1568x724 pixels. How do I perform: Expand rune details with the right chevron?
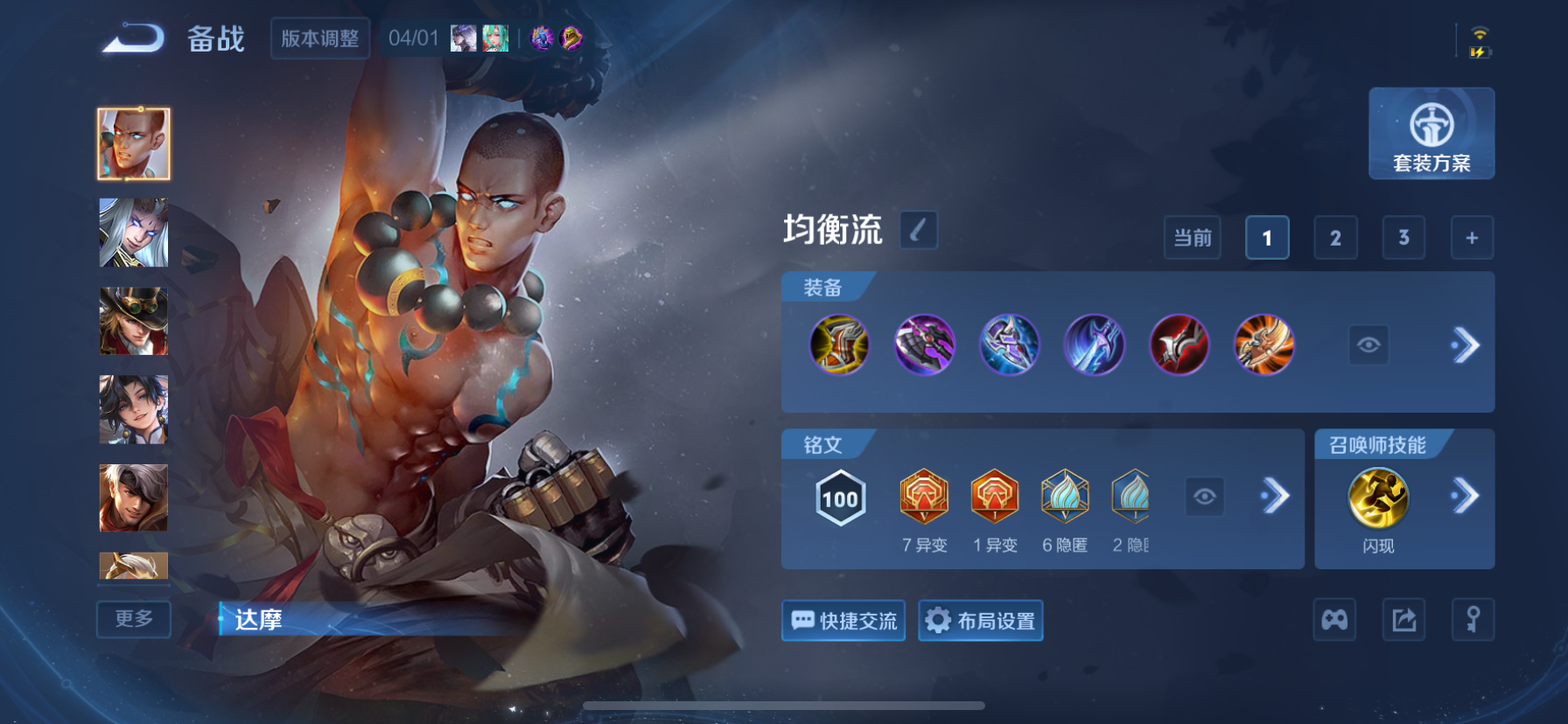pyautogui.click(x=1276, y=496)
